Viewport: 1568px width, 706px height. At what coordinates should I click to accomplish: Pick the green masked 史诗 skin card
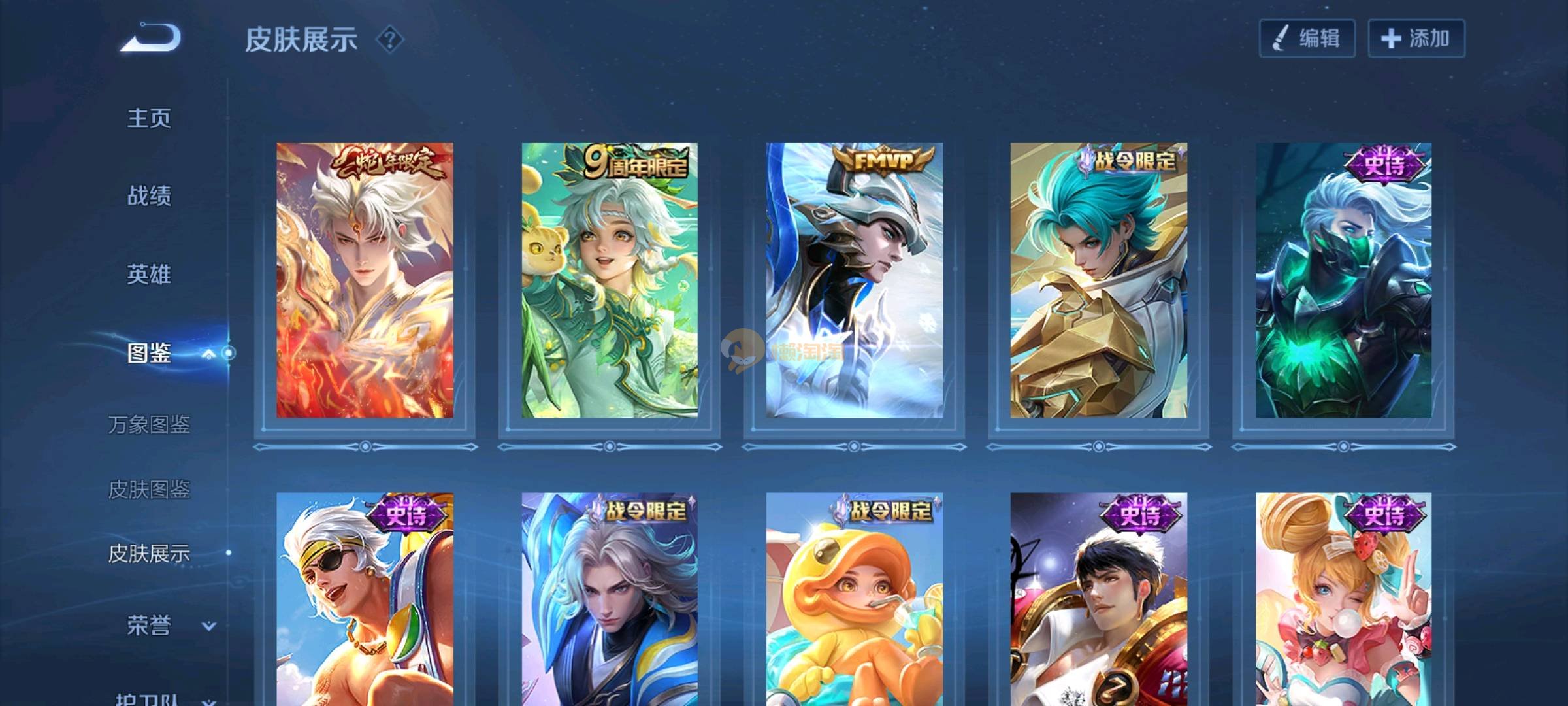[x=1343, y=280]
